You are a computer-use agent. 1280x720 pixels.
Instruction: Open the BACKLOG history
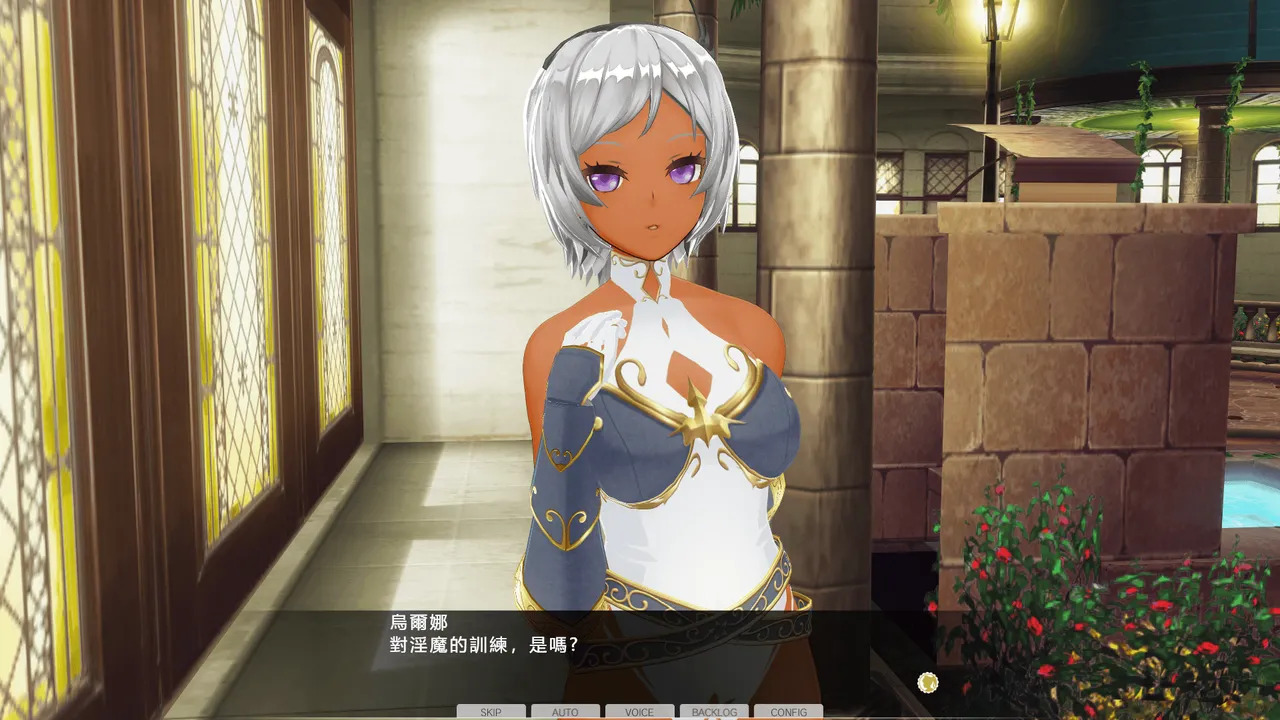click(714, 712)
